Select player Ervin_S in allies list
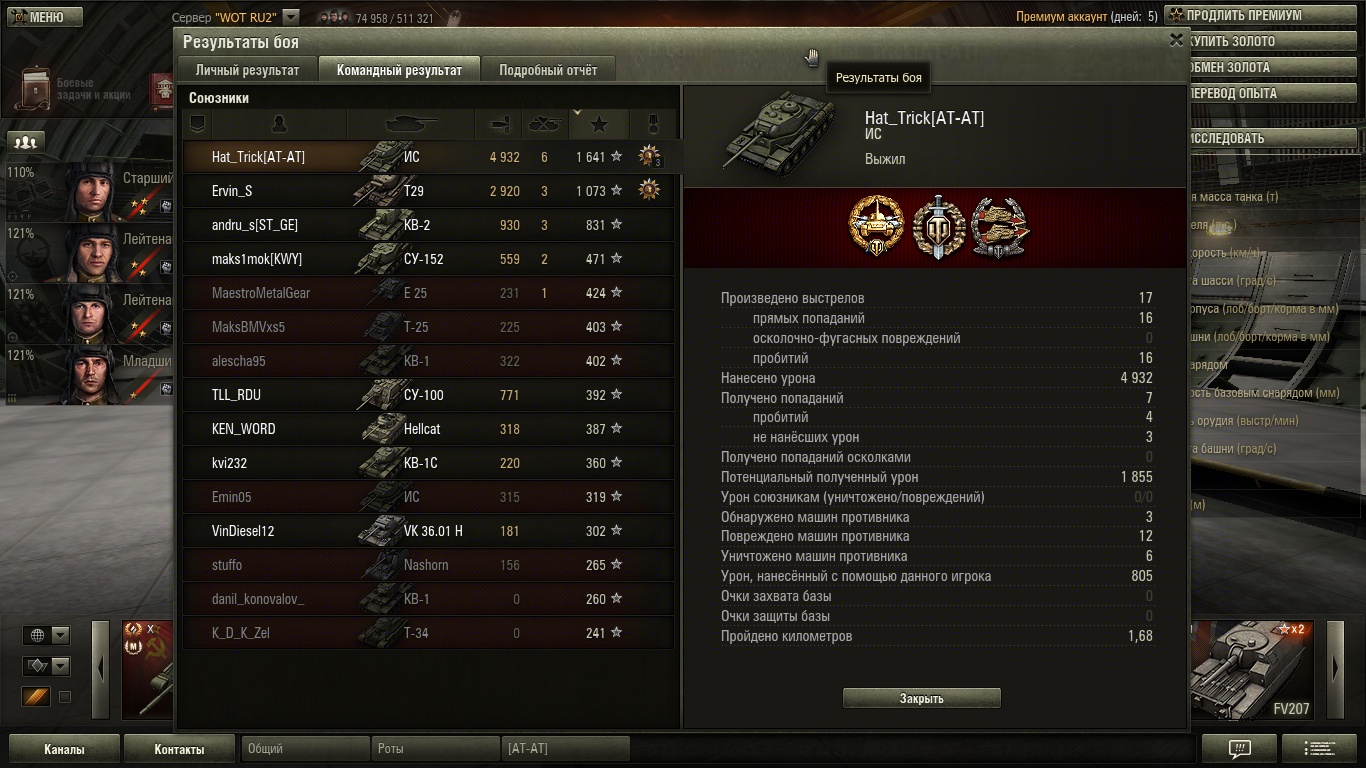This screenshot has width=1366, height=768. click(428, 191)
